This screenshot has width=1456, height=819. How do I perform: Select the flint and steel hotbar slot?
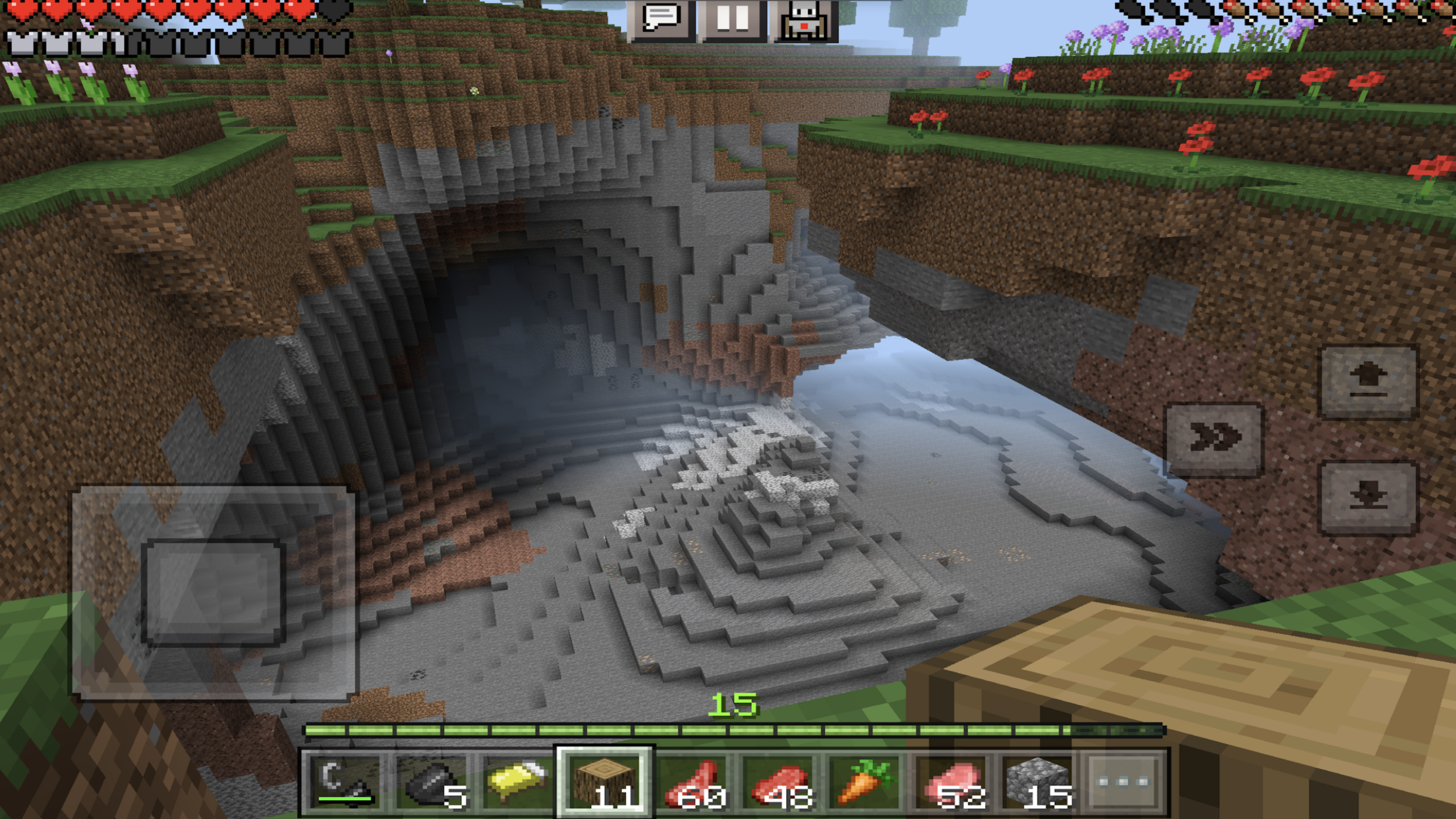click(x=345, y=782)
